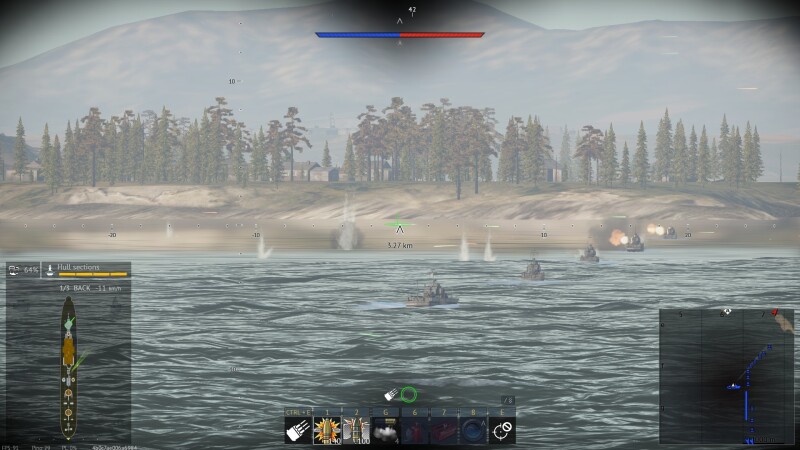
Task: Select the main guns salvo icon
Action: [x=298, y=429]
